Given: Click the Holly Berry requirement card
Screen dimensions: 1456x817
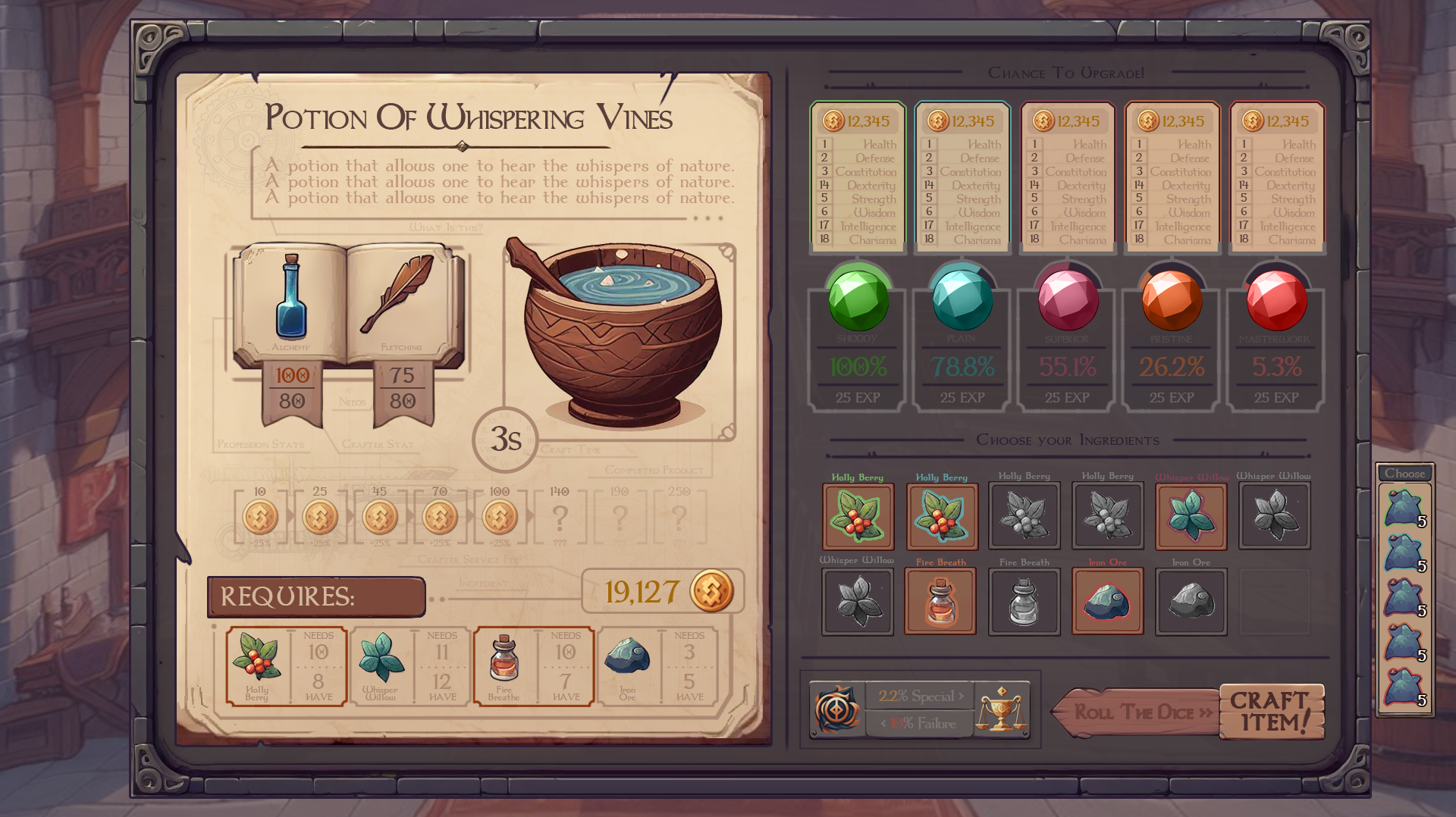Looking at the screenshot, I should tap(287, 666).
